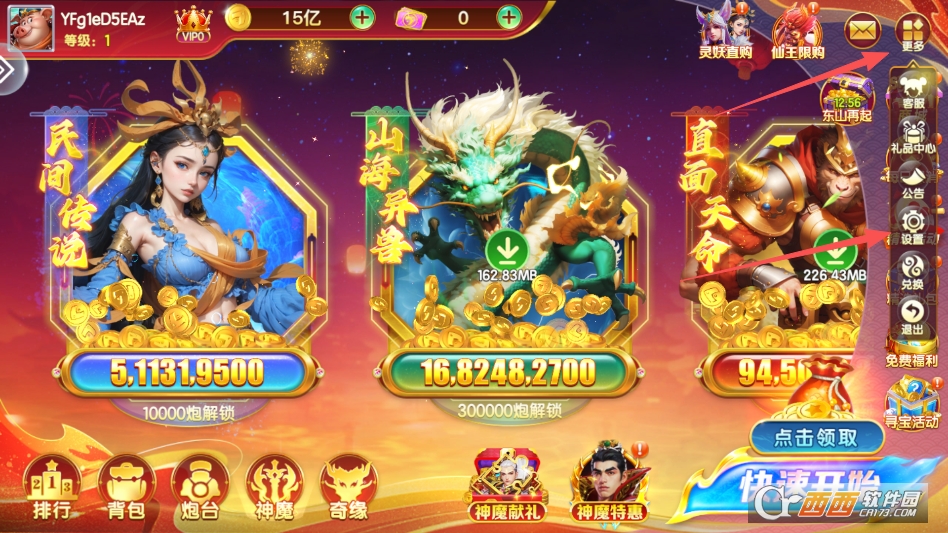Open 礼品中心 gift center

[913, 137]
